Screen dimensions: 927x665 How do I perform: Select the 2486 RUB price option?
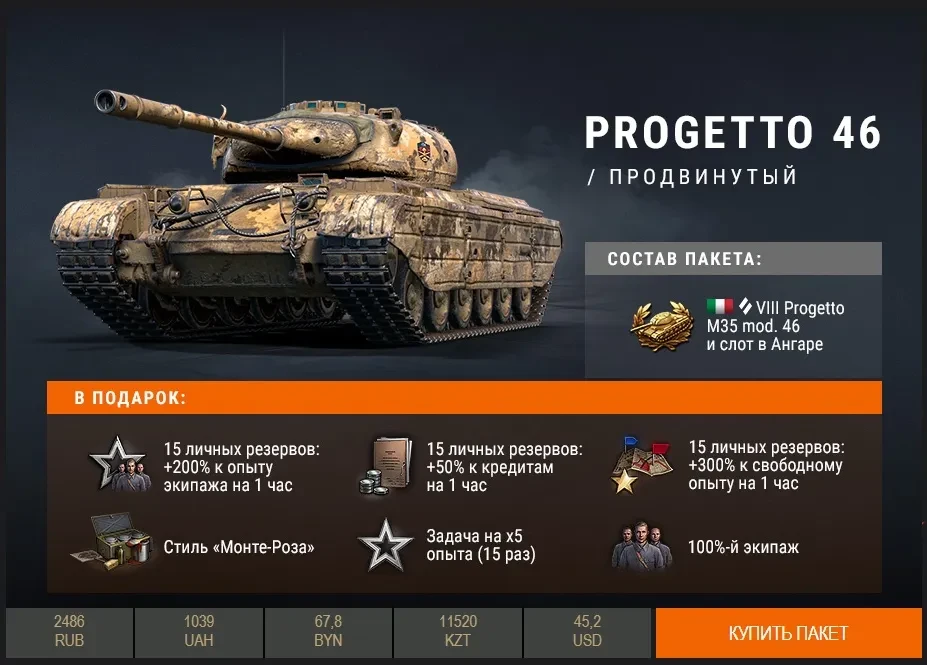pyautogui.click(x=69, y=632)
